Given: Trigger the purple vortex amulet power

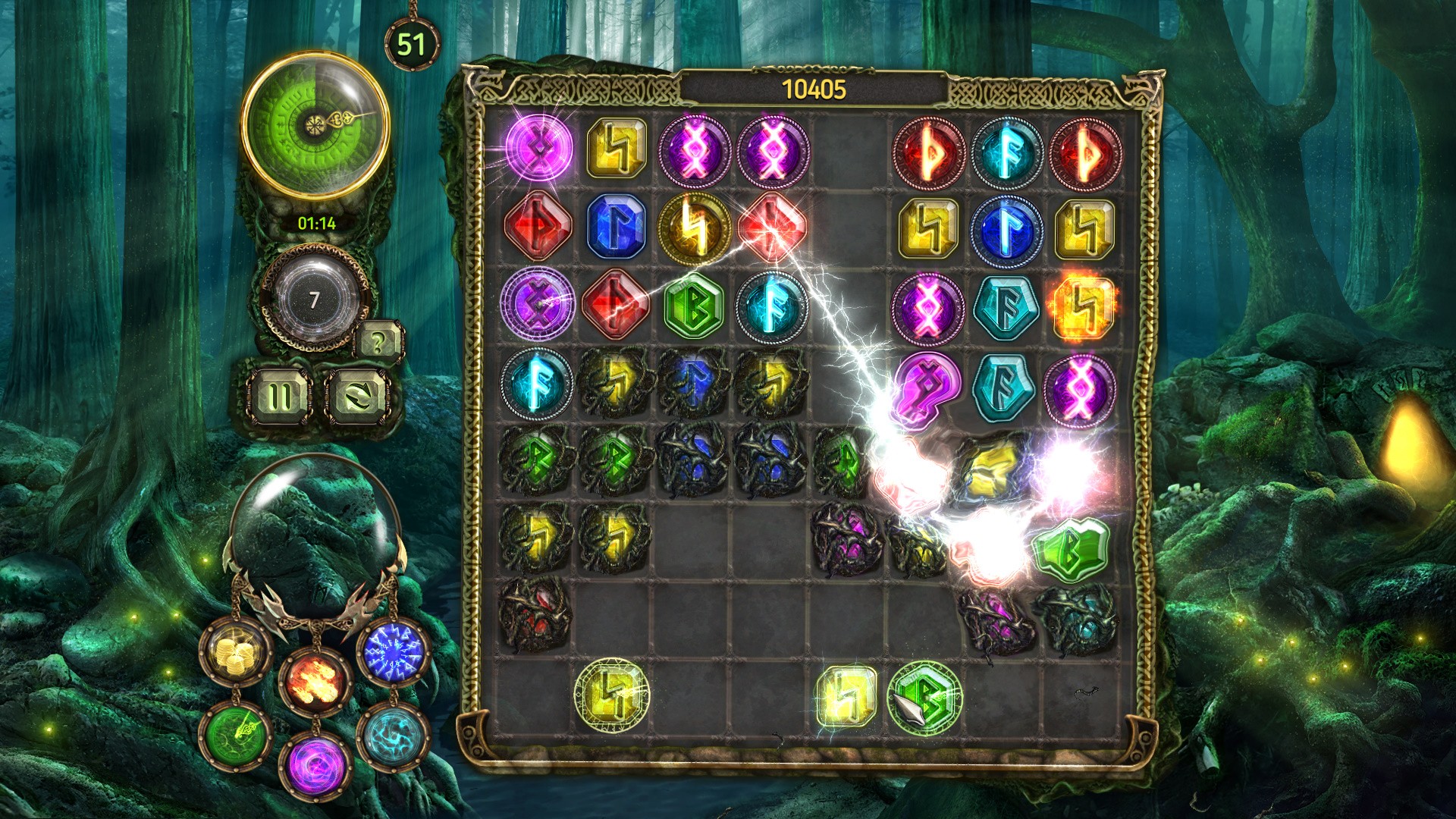Looking at the screenshot, I should pos(315,762).
